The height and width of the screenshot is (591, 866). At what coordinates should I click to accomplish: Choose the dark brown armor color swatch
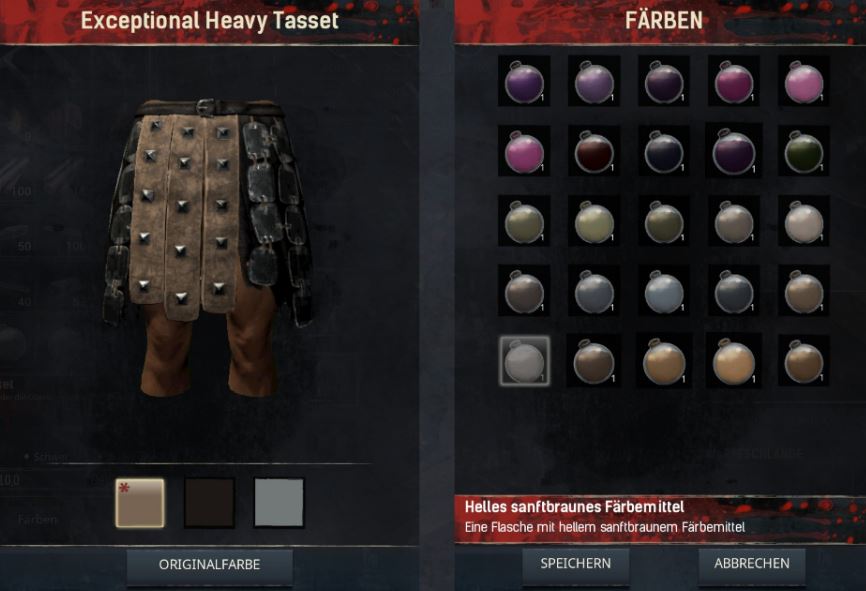point(209,502)
